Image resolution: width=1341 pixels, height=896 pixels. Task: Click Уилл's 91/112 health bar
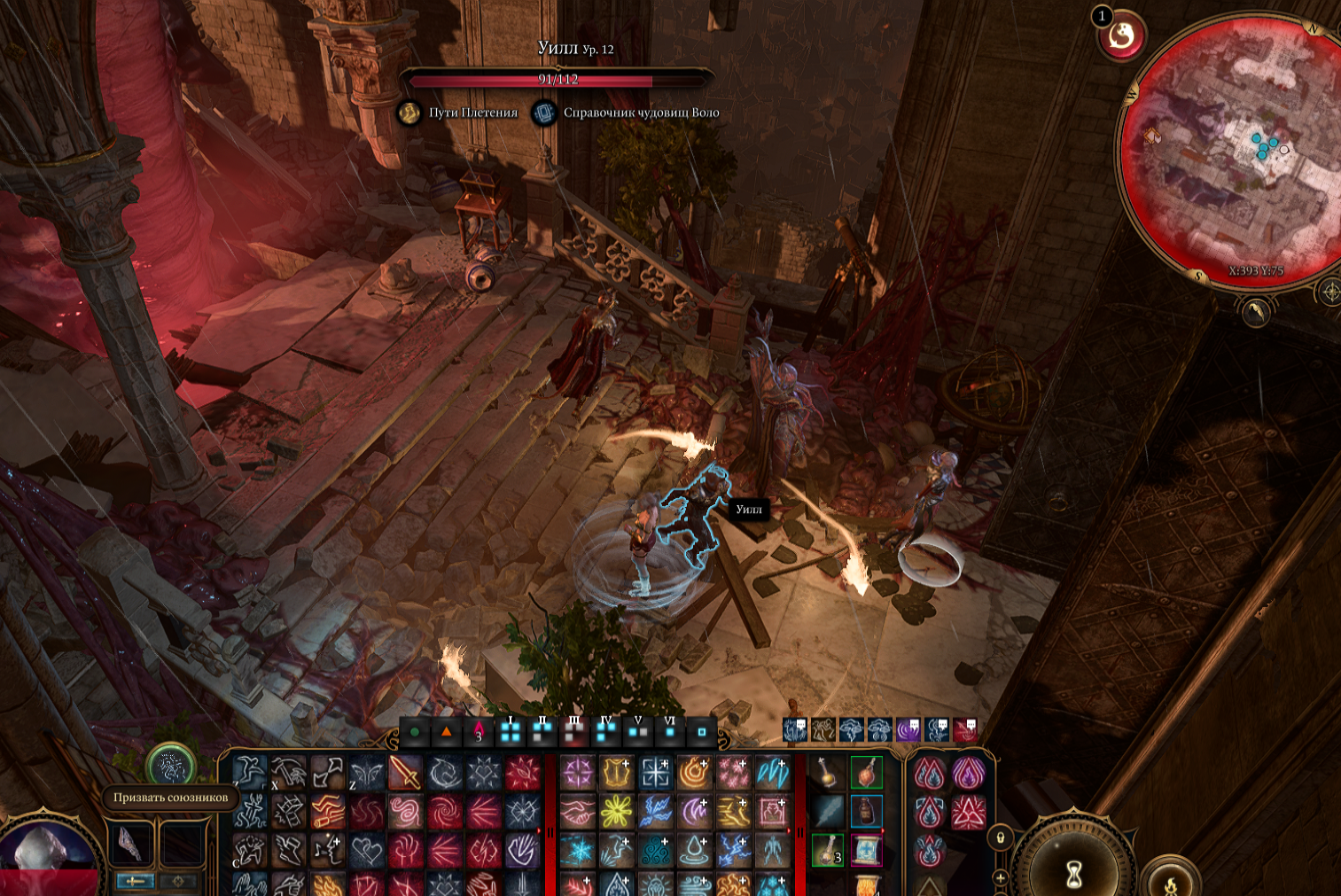(x=560, y=79)
